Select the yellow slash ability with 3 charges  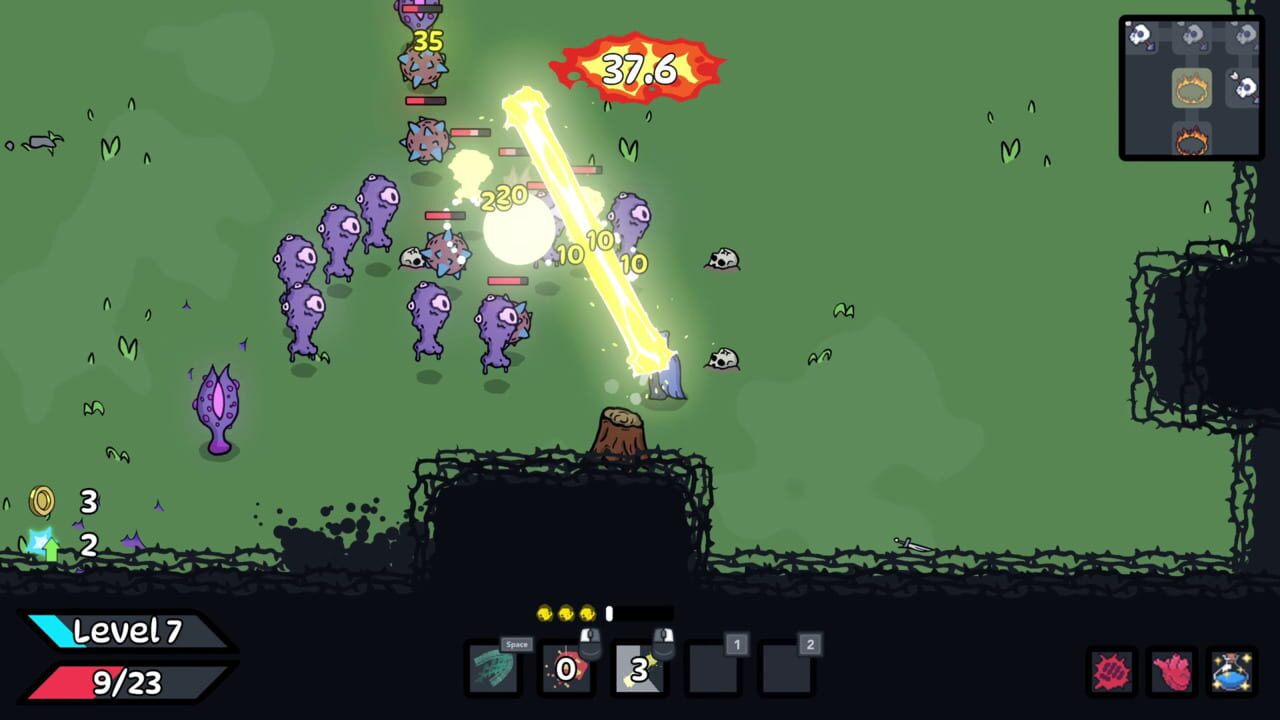[x=638, y=669]
